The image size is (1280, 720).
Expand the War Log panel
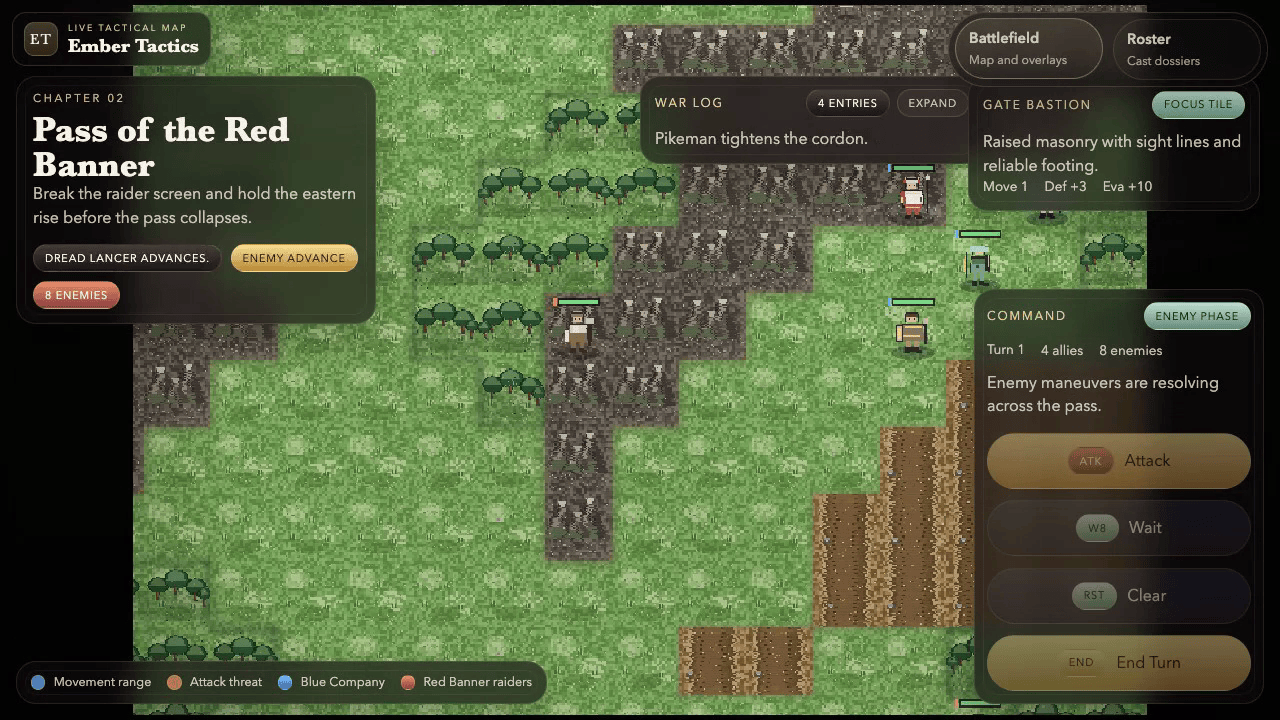pos(931,102)
